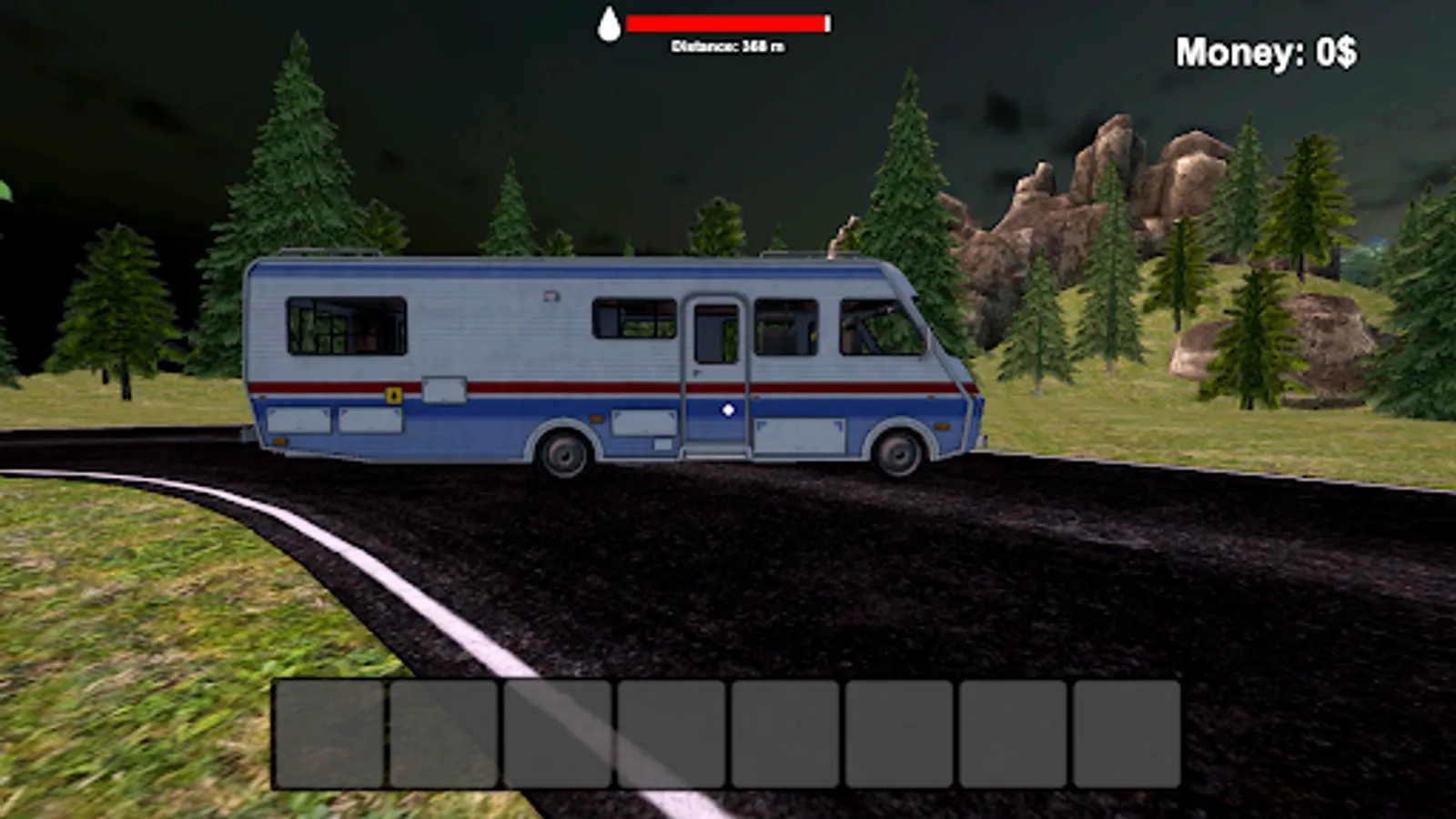Select the fifth inventory slot
The width and height of the screenshot is (1456, 819).
785,733
